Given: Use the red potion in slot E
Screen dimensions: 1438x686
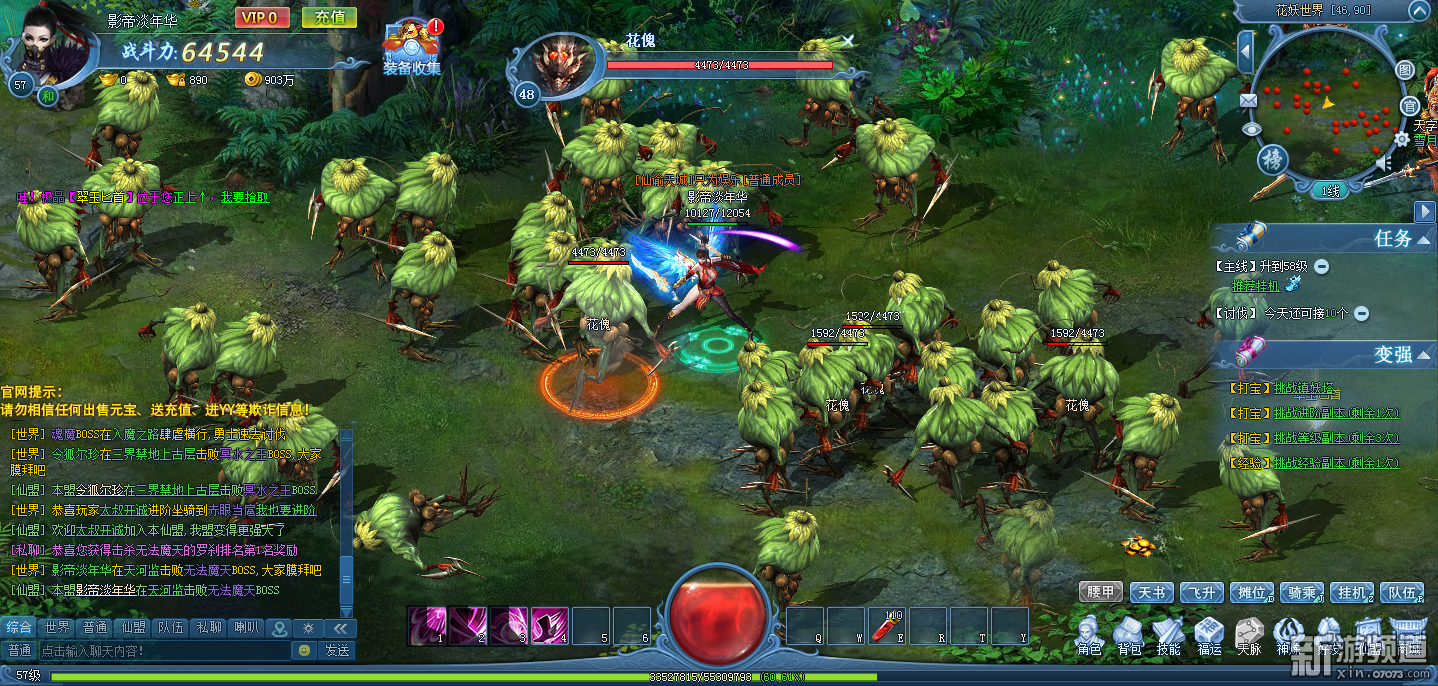Looking at the screenshot, I should 887,625.
